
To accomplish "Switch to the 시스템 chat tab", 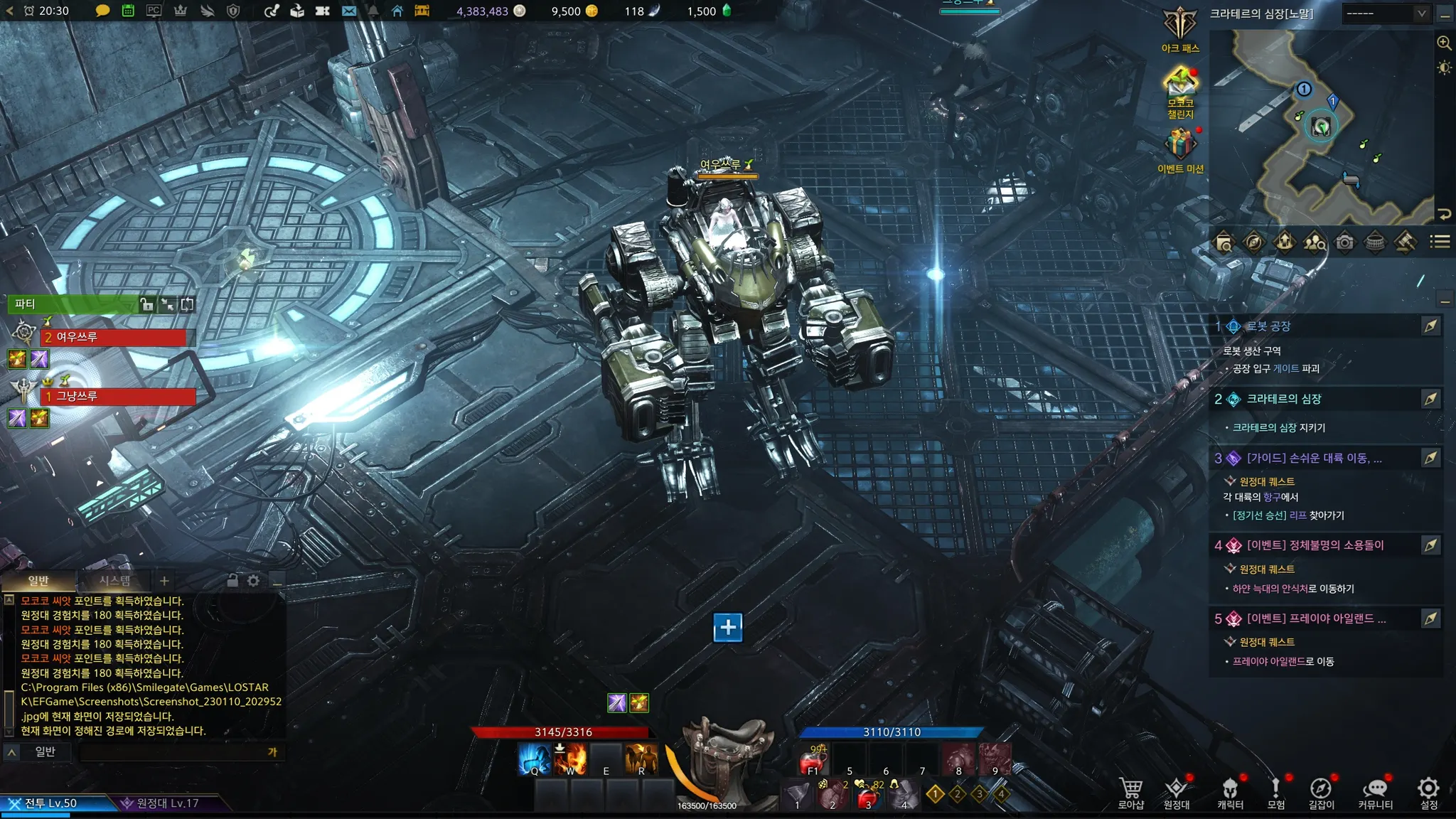I will click(114, 581).
